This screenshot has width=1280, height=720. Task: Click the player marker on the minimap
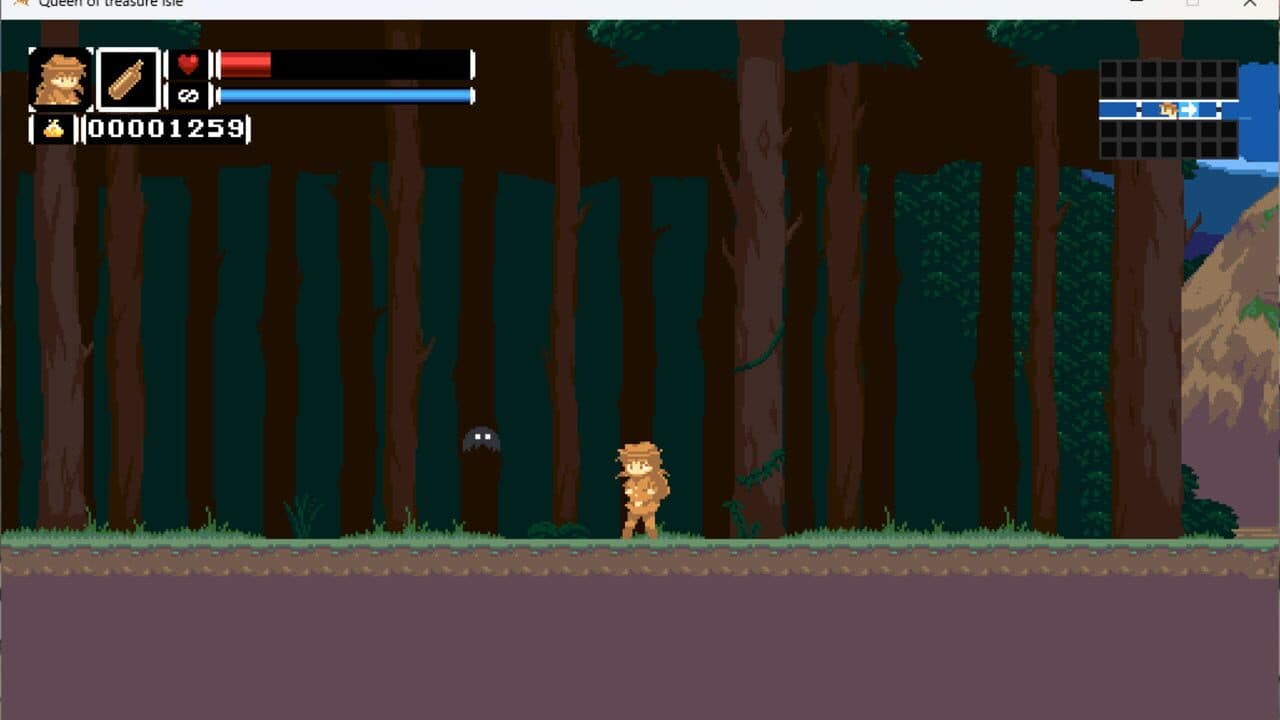(x=1168, y=109)
